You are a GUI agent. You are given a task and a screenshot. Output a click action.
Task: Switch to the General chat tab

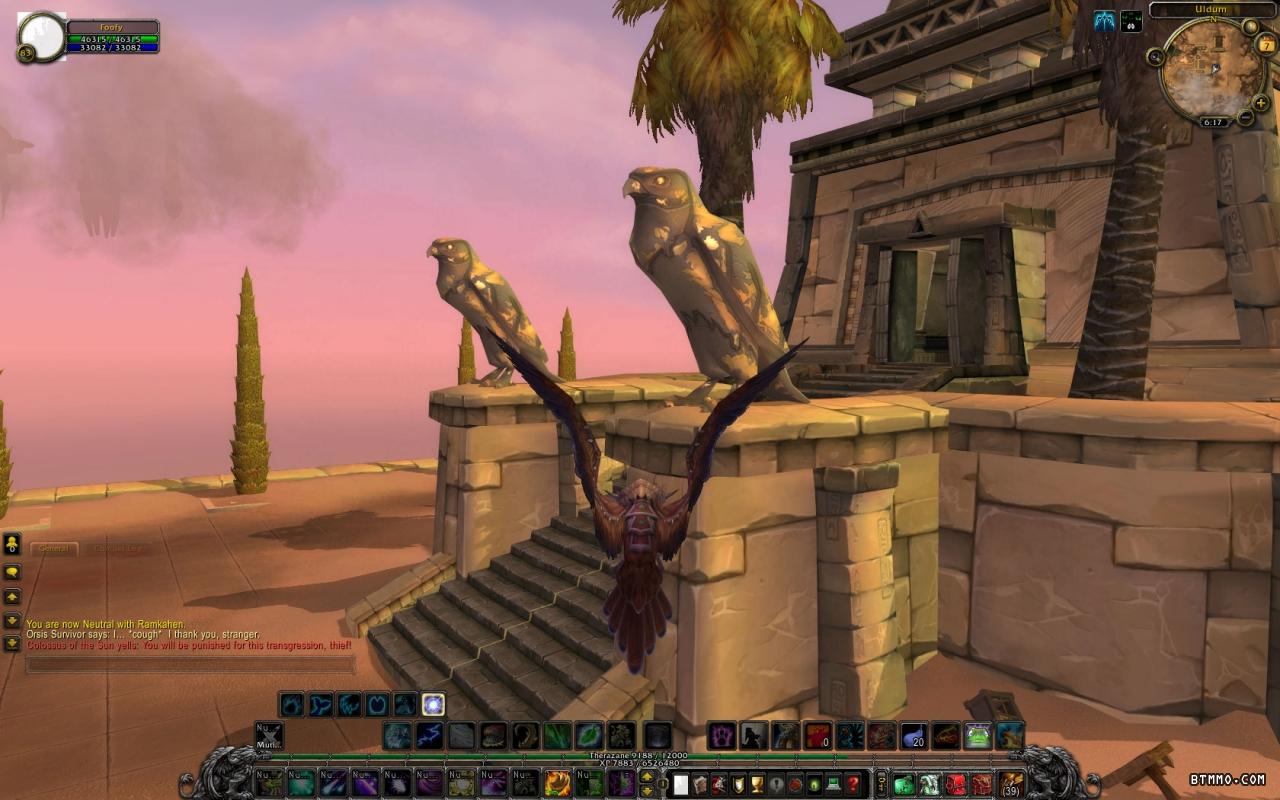click(x=54, y=548)
